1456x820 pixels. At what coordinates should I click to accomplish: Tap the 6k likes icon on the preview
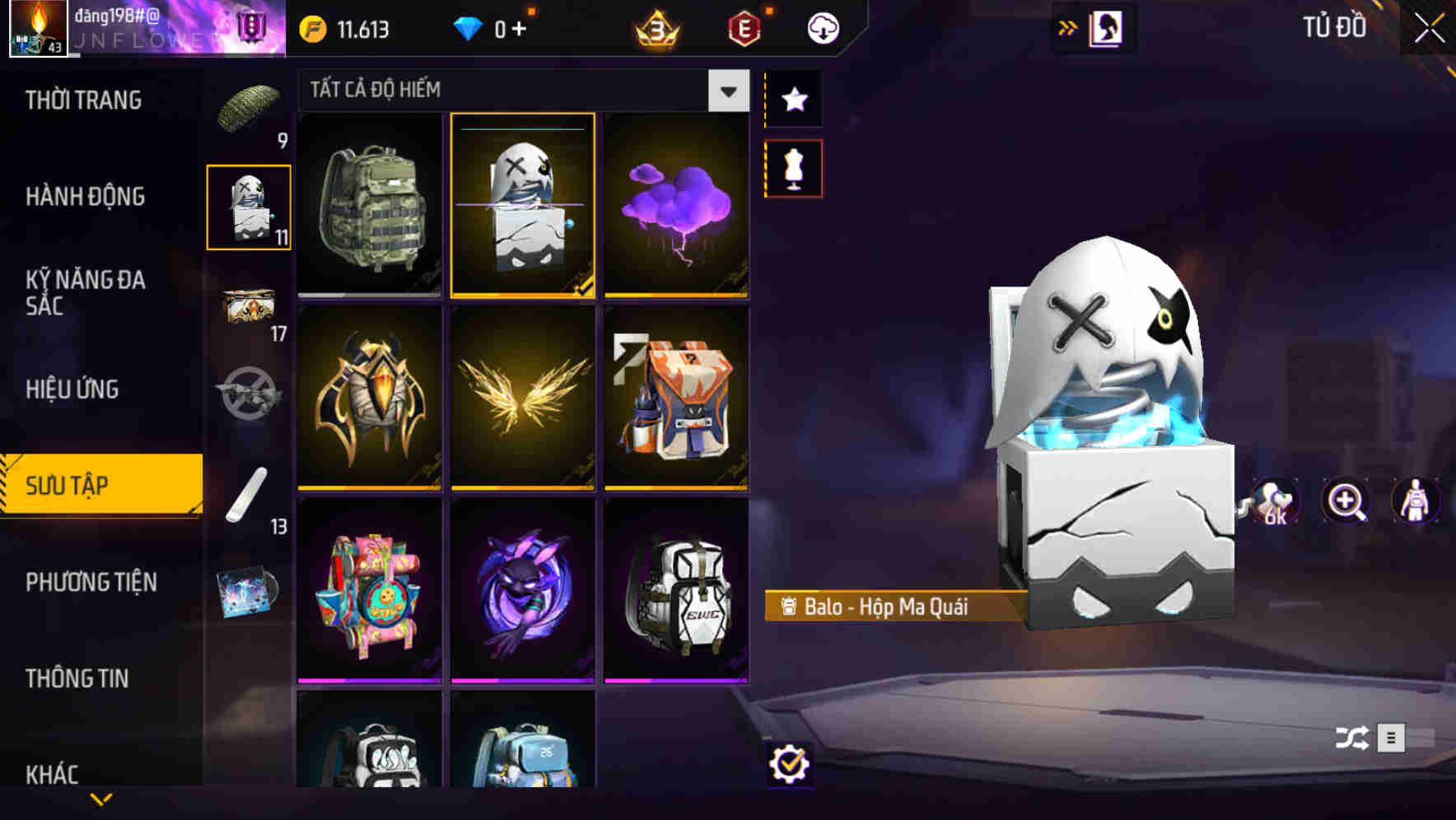click(1276, 501)
